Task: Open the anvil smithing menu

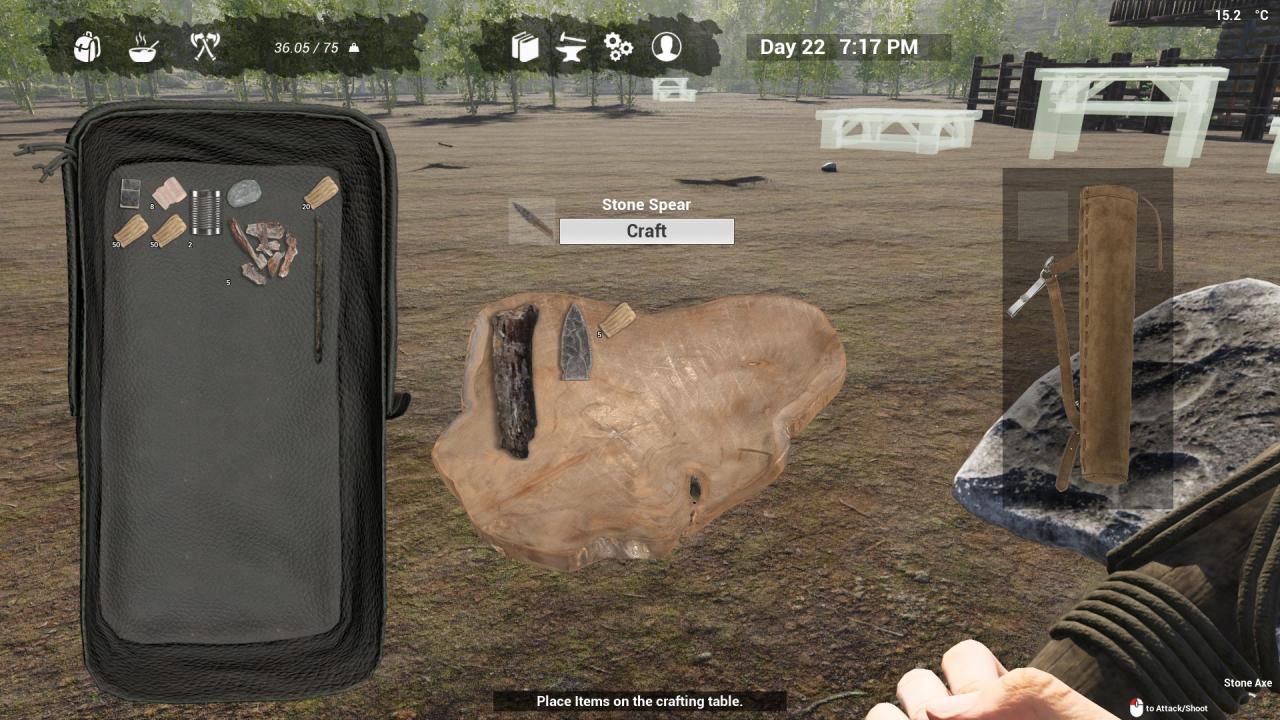Action: point(571,47)
